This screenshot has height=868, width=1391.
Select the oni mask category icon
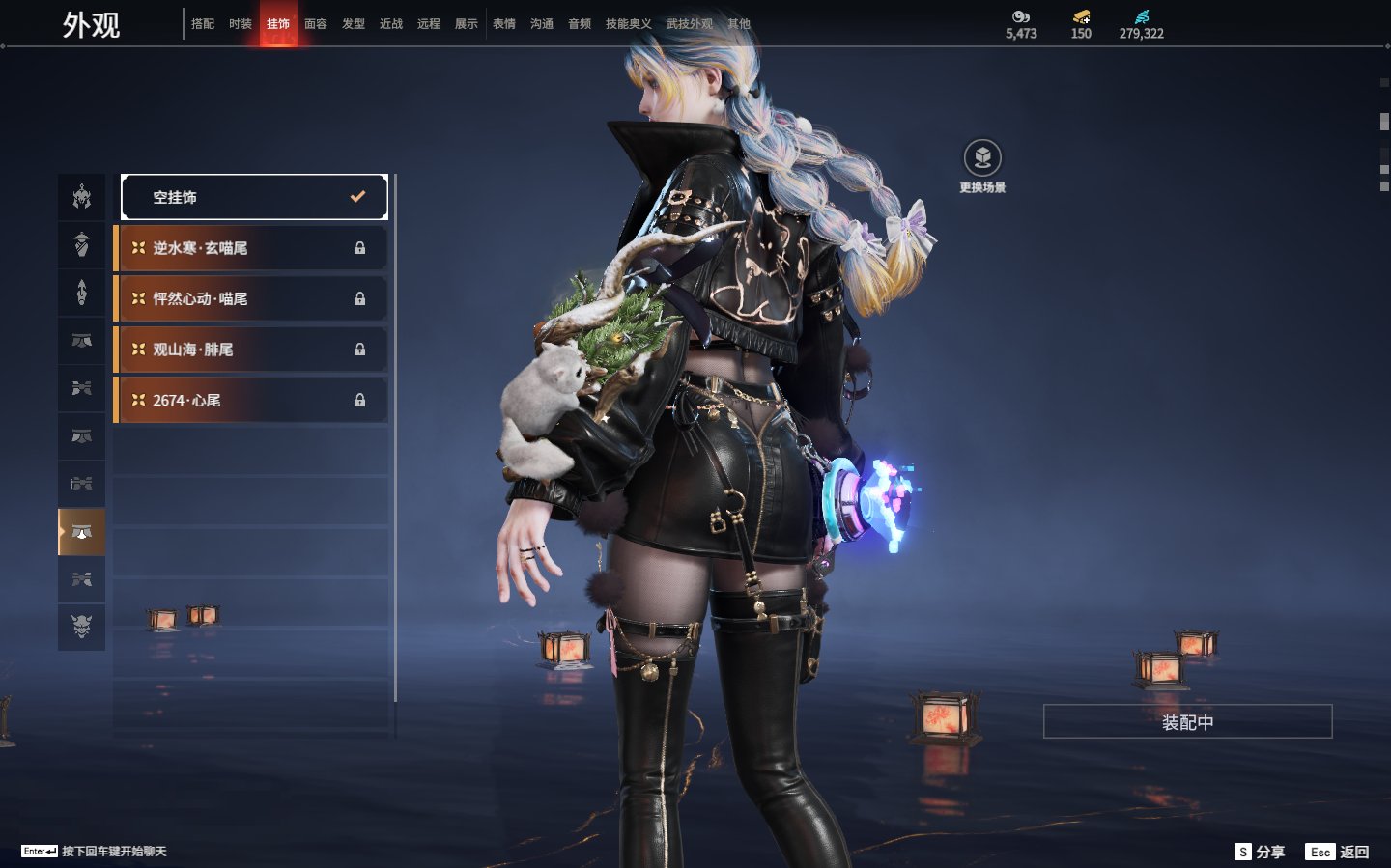(82, 627)
